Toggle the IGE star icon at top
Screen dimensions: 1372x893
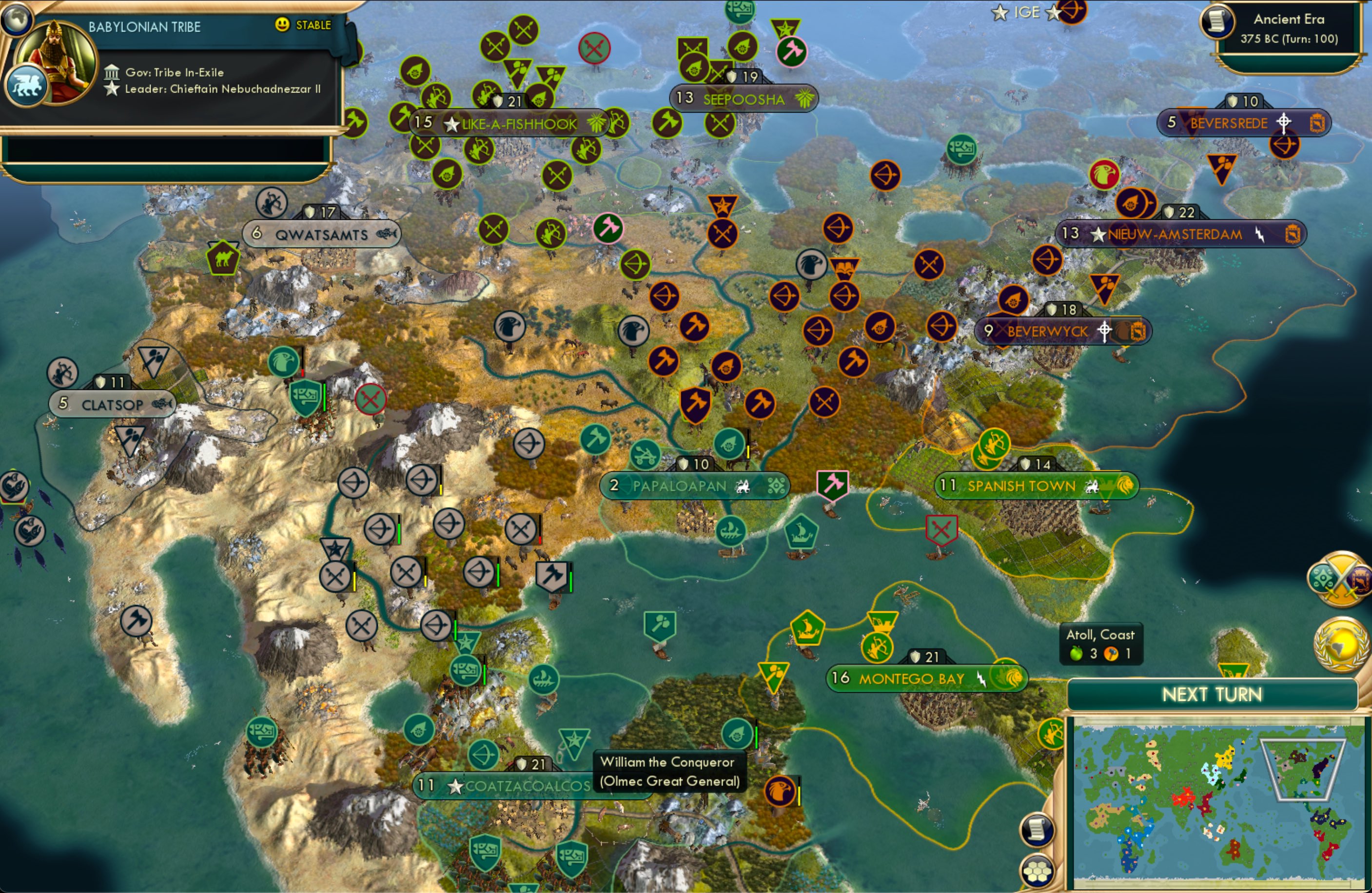[1000, 12]
